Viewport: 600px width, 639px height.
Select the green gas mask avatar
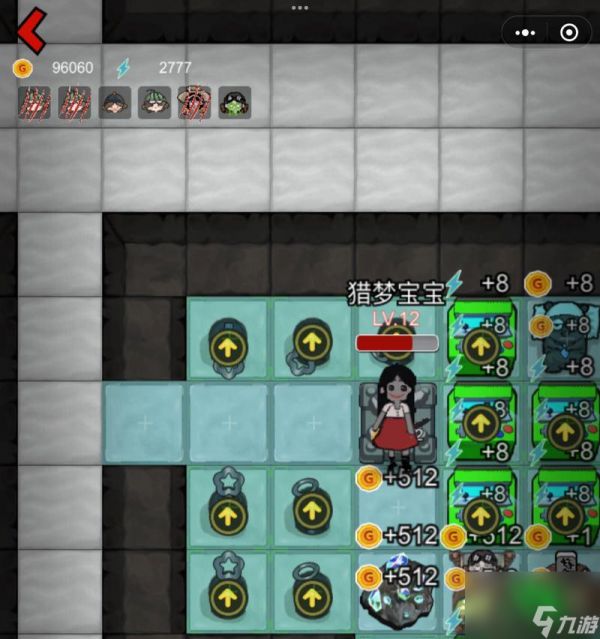click(x=234, y=102)
